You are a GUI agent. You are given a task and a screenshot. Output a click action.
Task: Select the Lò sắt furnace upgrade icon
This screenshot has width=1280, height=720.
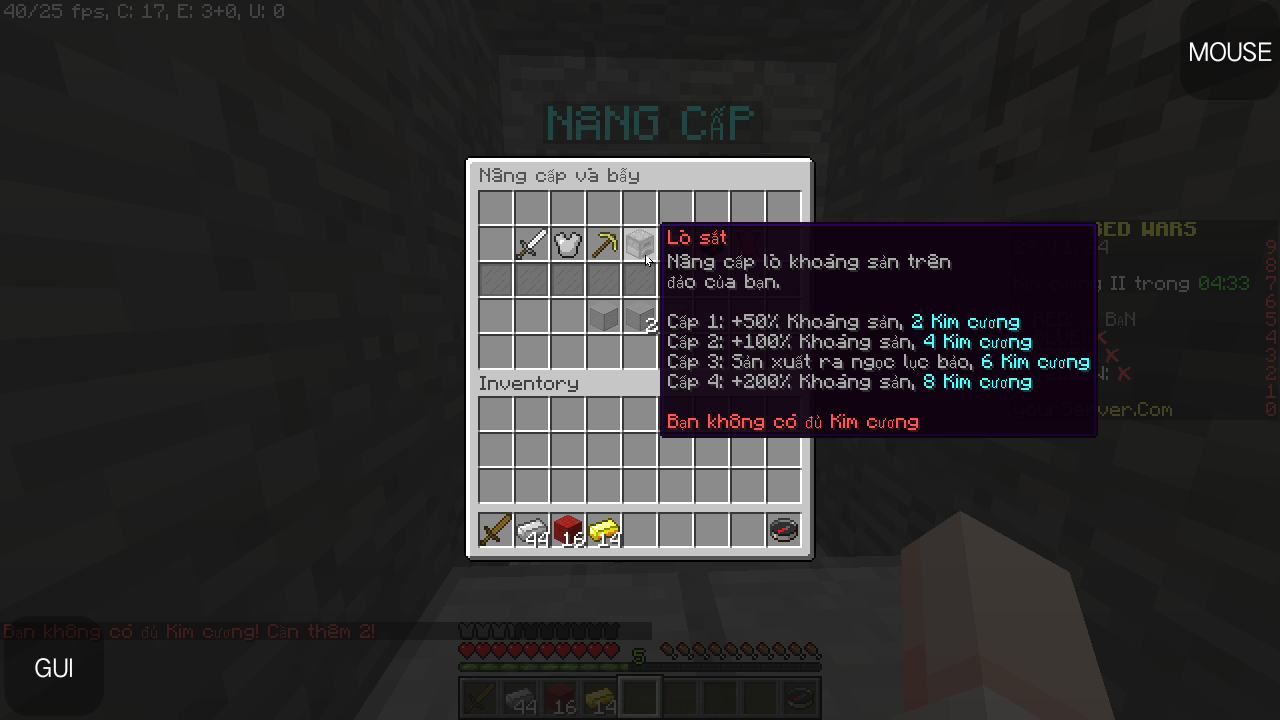pyautogui.click(x=639, y=243)
